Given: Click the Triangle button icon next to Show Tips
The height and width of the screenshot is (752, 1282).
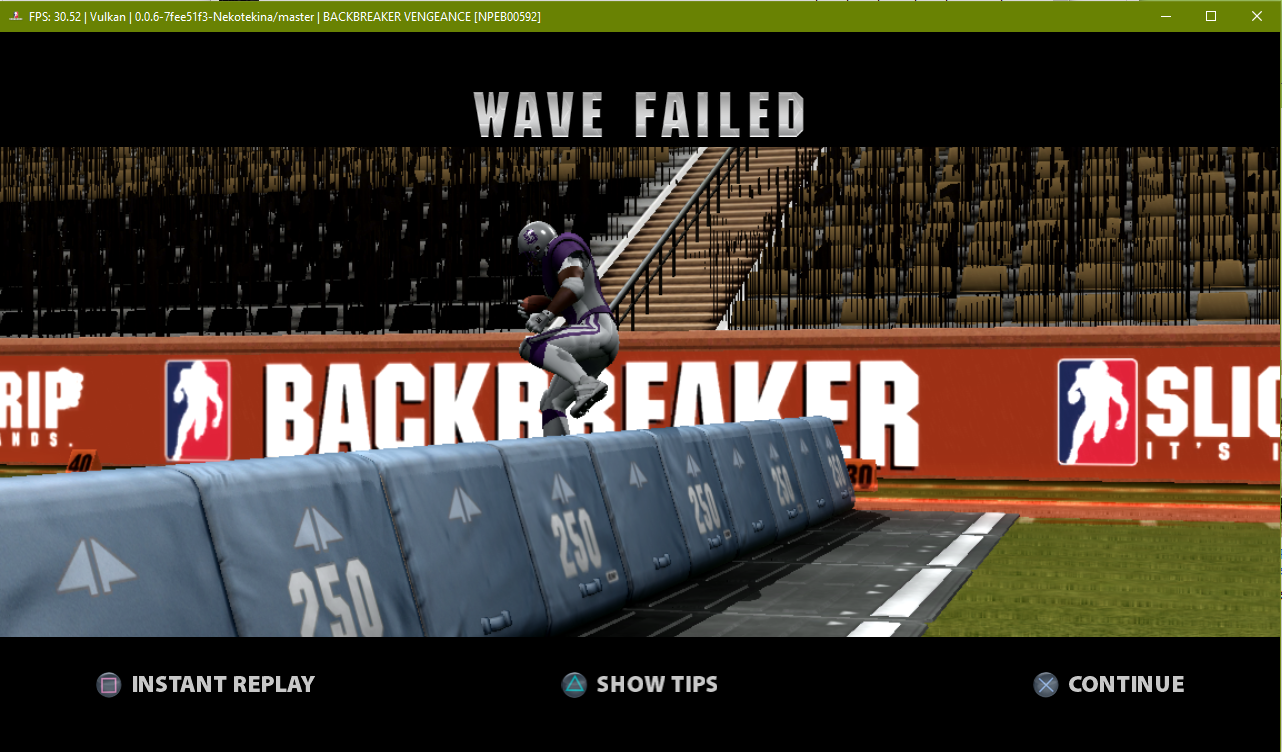Looking at the screenshot, I should (573, 684).
